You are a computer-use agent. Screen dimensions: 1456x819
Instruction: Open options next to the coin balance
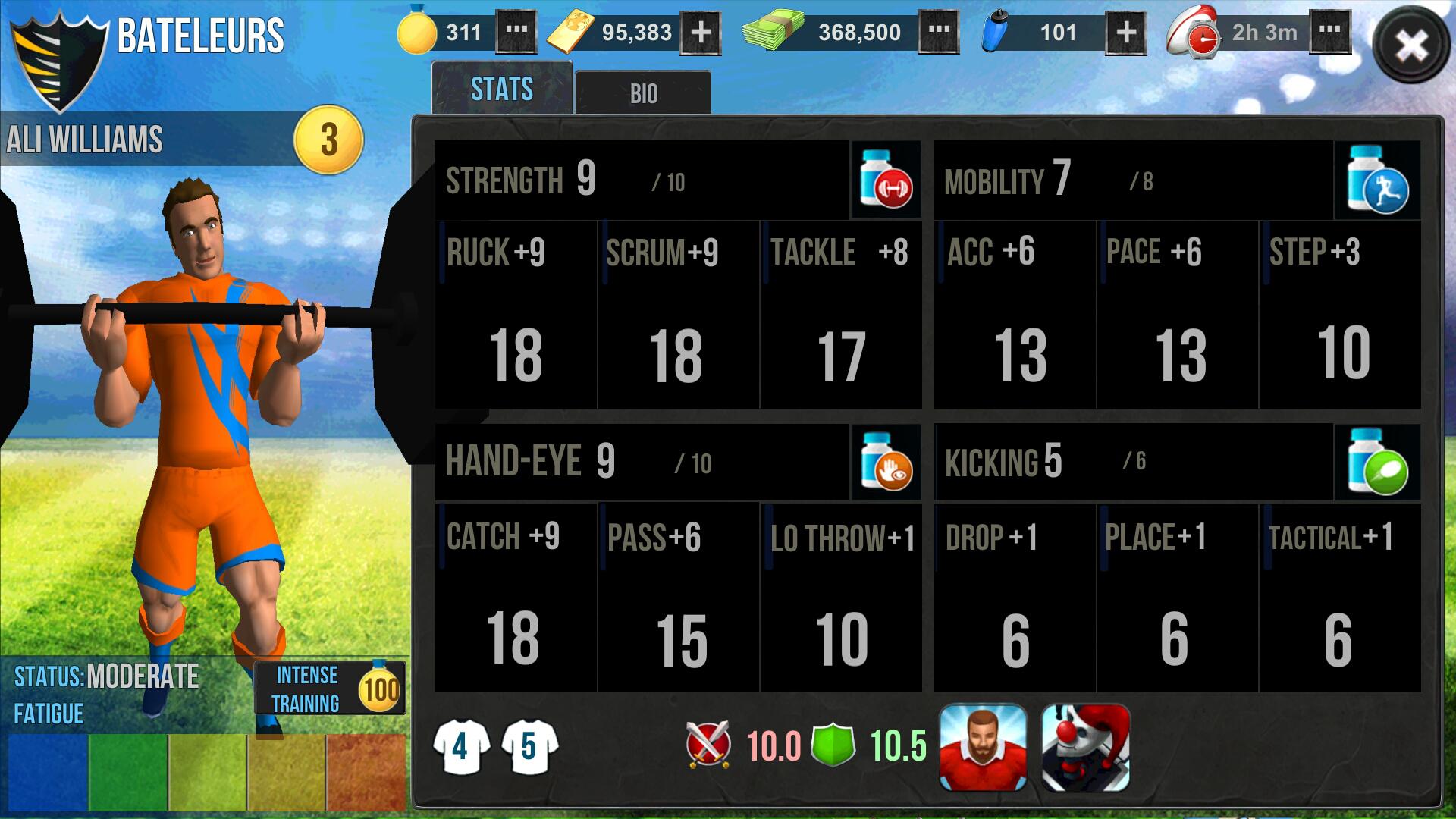(516, 33)
